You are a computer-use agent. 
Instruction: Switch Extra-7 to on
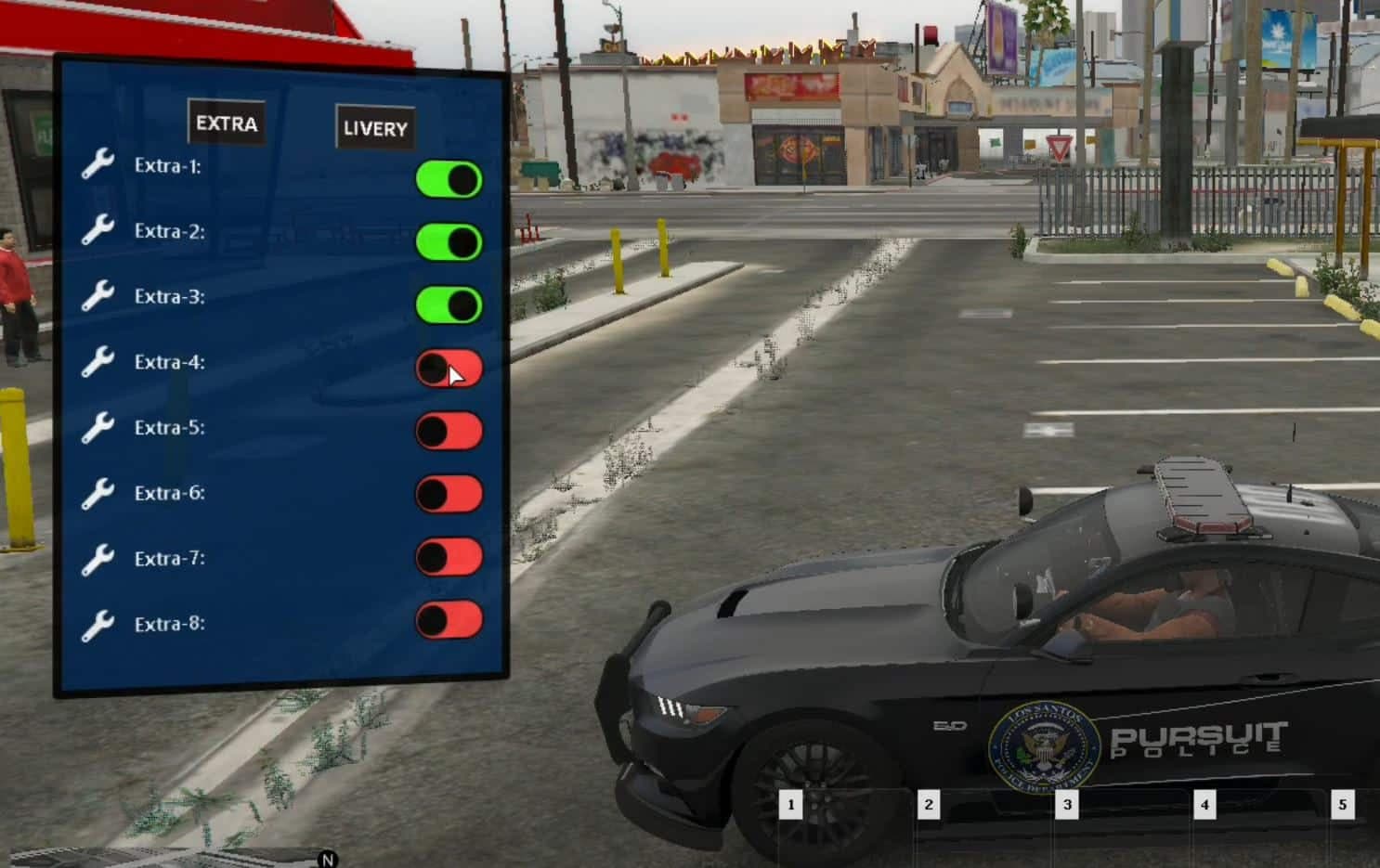coord(449,558)
